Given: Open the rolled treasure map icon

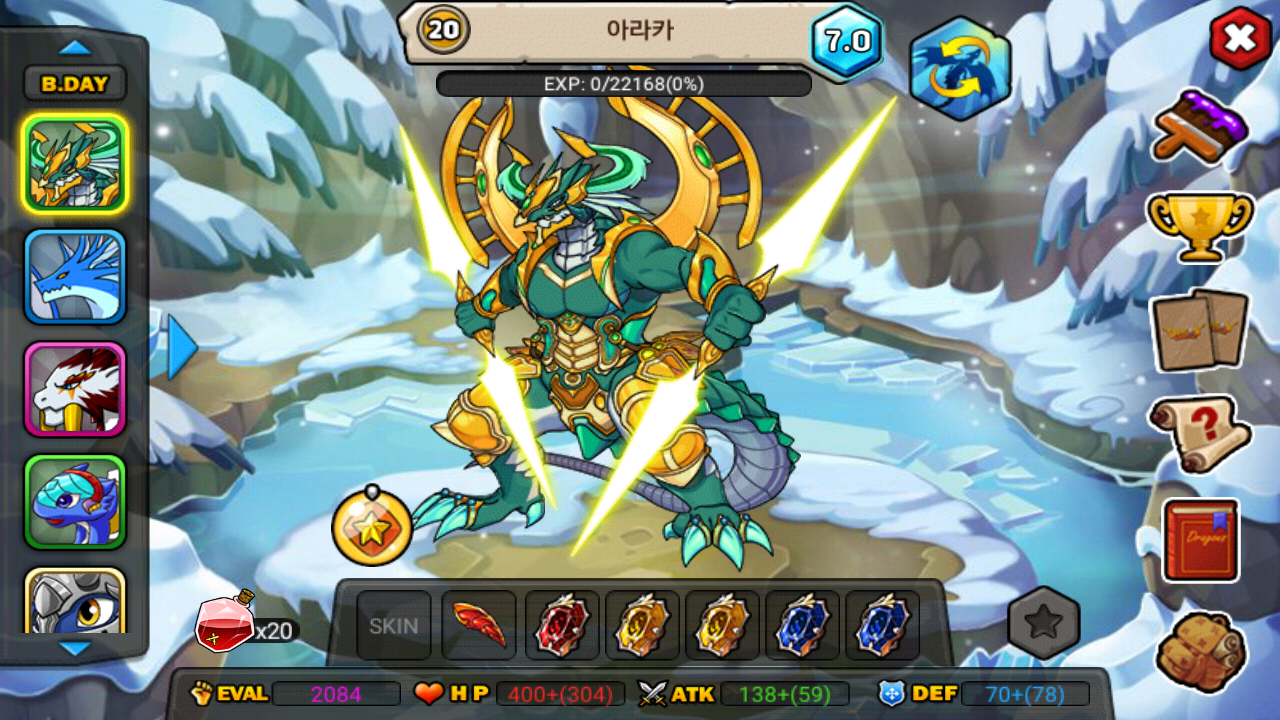Looking at the screenshot, I should 1200,650.
